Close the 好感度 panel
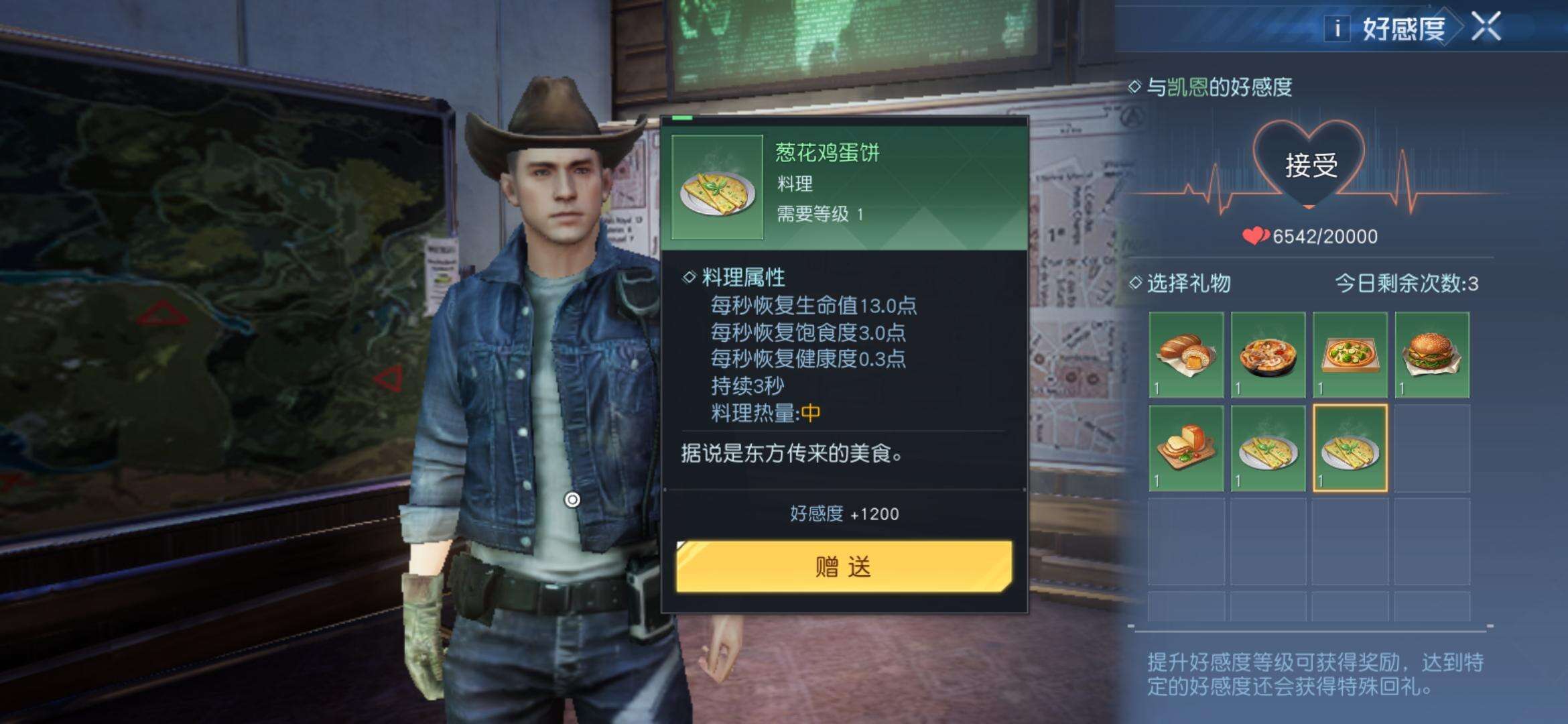Viewport: 1568px width, 724px height. pos(1486,27)
